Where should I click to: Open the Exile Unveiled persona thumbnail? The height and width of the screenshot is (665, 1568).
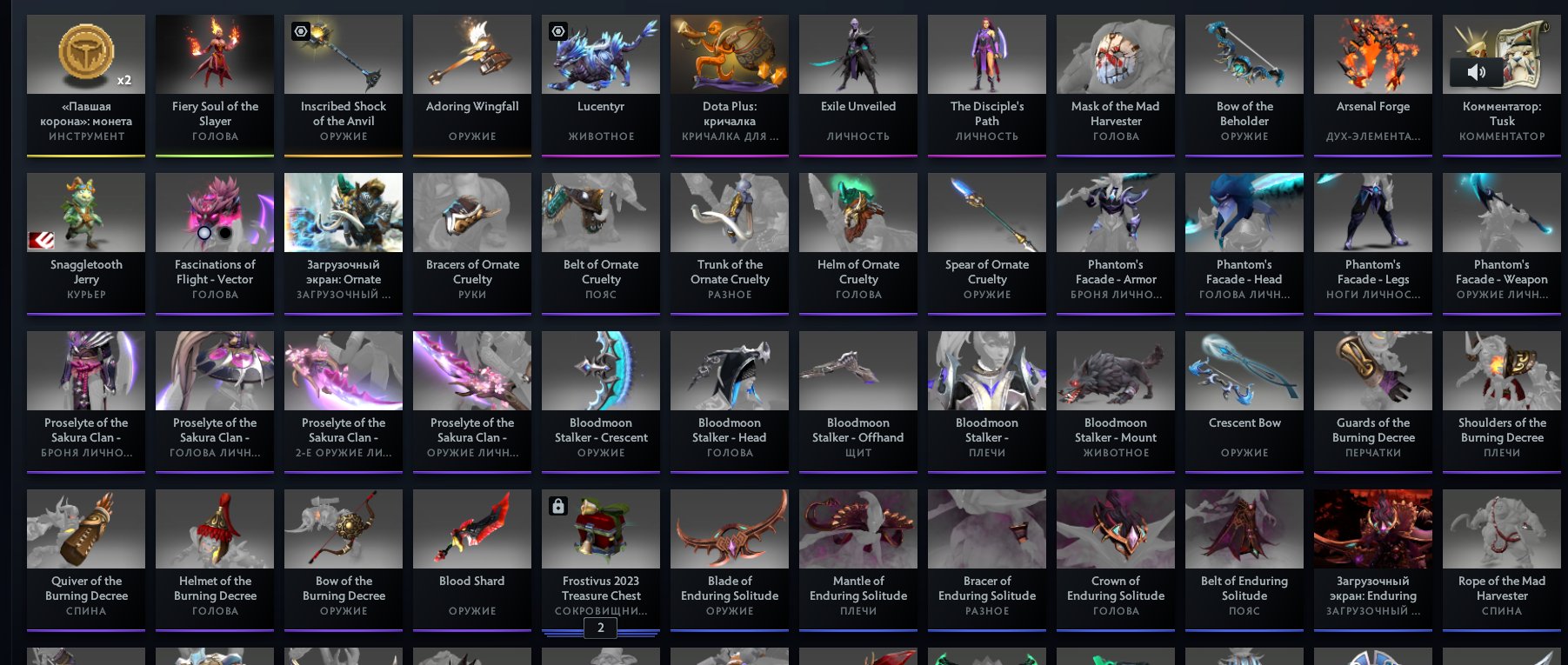857,53
